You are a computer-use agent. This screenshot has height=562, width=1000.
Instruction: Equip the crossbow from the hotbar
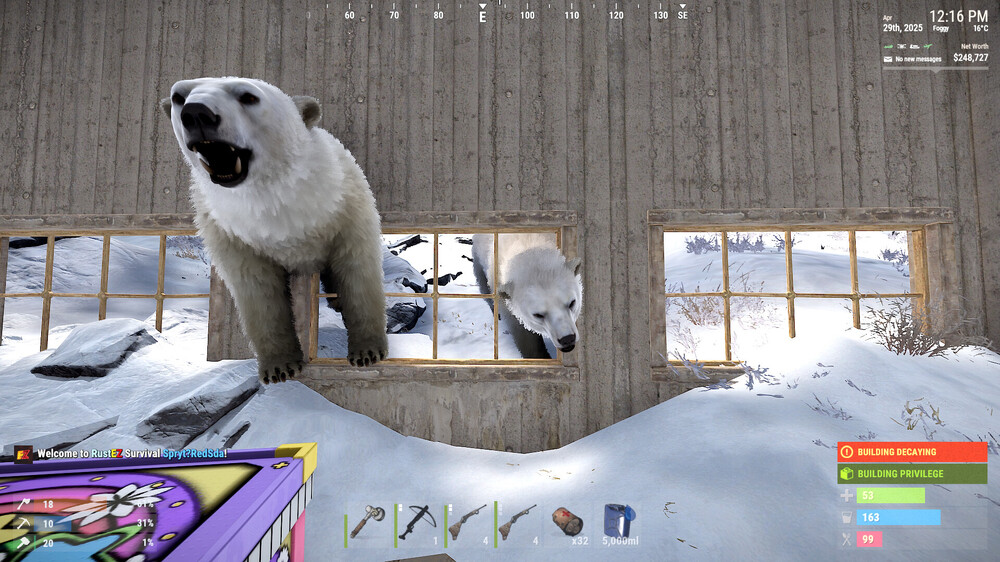coord(420,522)
